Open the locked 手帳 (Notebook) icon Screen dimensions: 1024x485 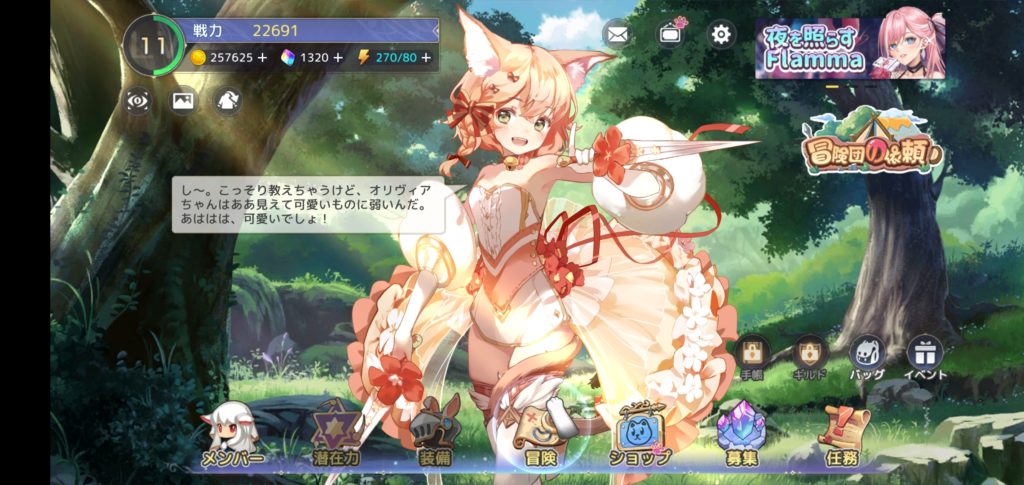click(x=752, y=354)
